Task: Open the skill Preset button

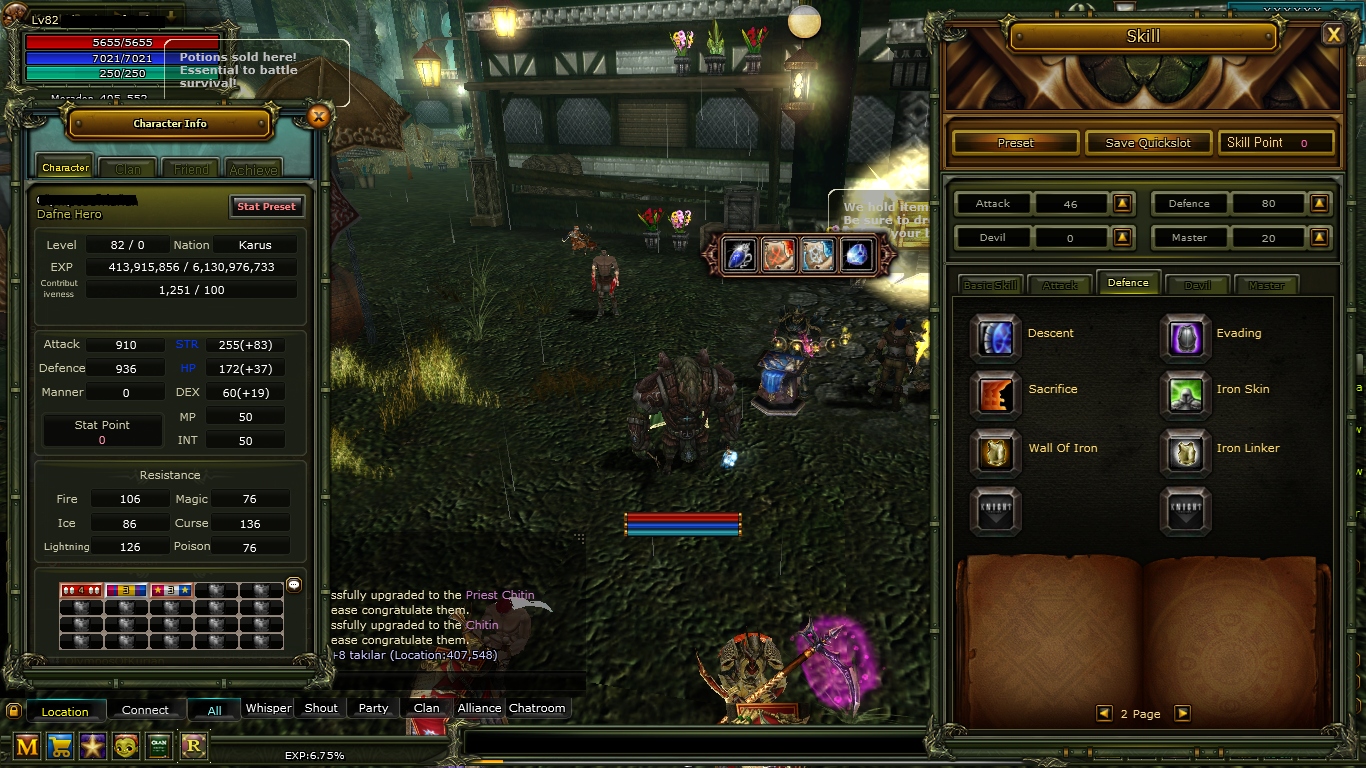Action: pyautogui.click(x=1015, y=143)
